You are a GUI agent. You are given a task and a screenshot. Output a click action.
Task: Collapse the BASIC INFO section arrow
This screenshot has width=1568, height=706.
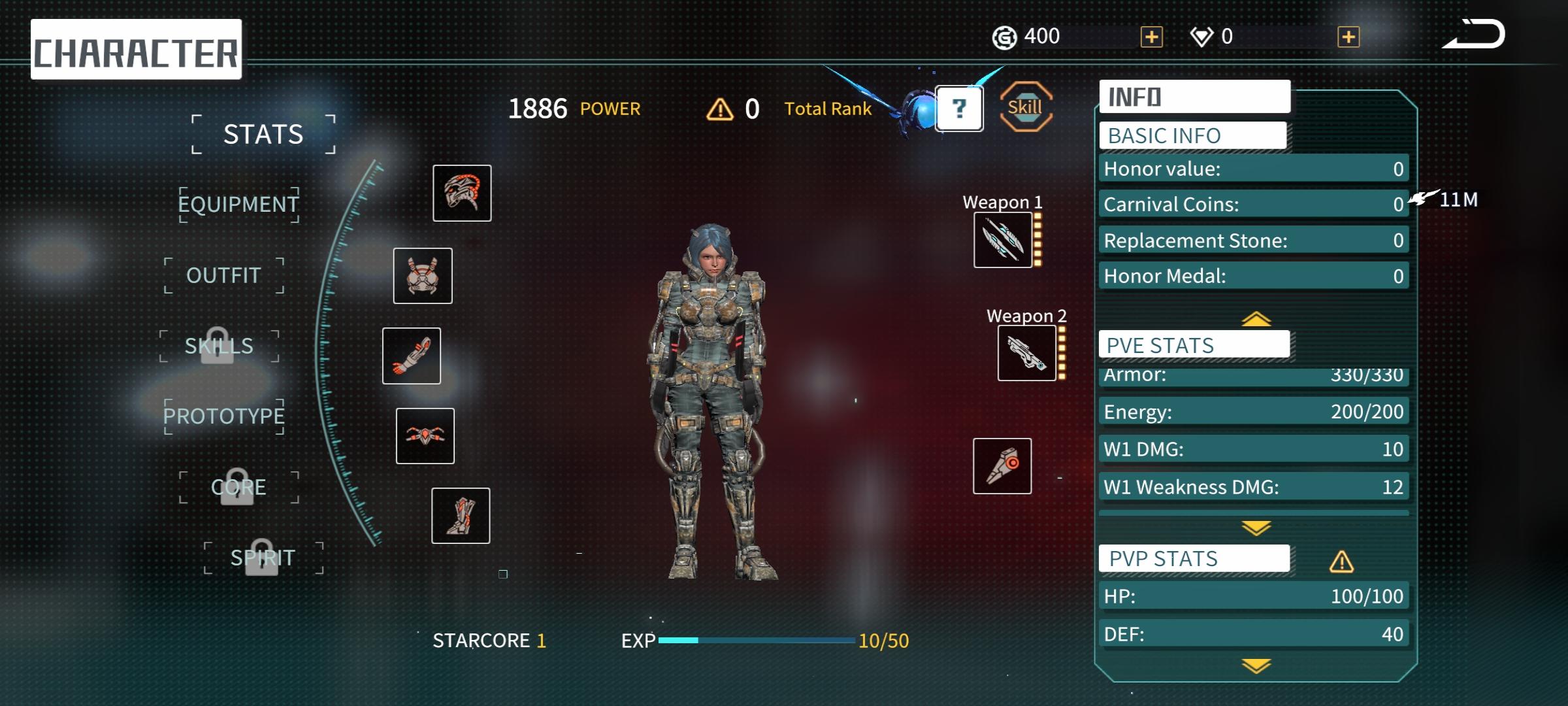tap(1256, 319)
